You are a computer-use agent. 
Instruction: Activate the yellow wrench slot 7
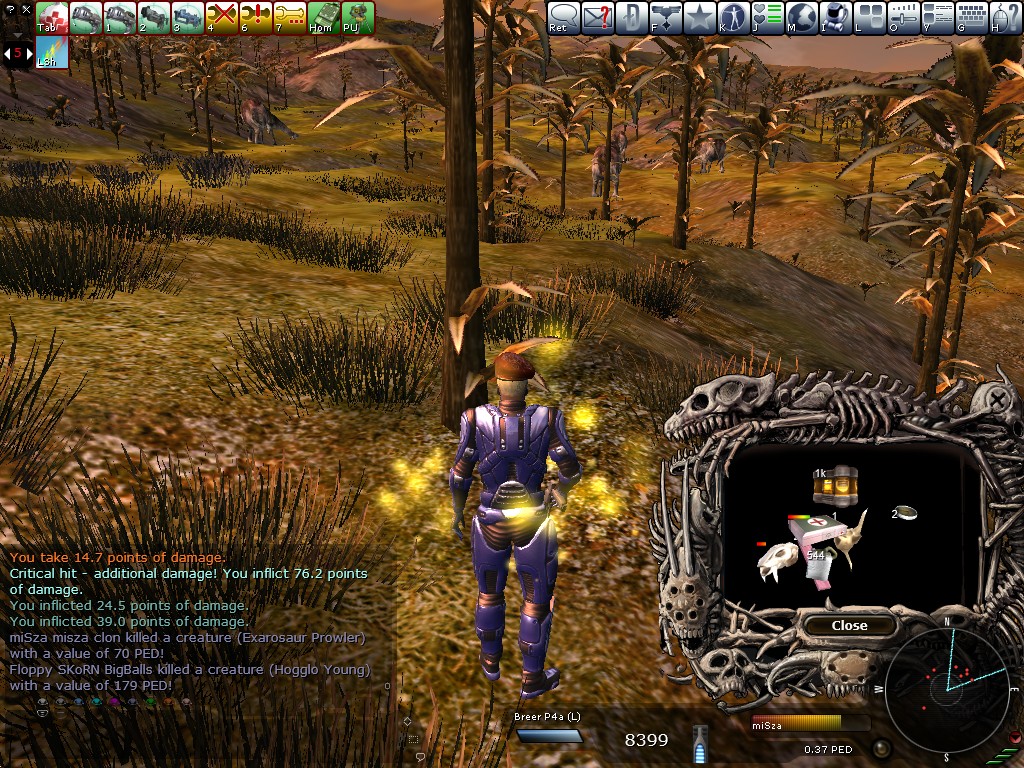coord(290,17)
